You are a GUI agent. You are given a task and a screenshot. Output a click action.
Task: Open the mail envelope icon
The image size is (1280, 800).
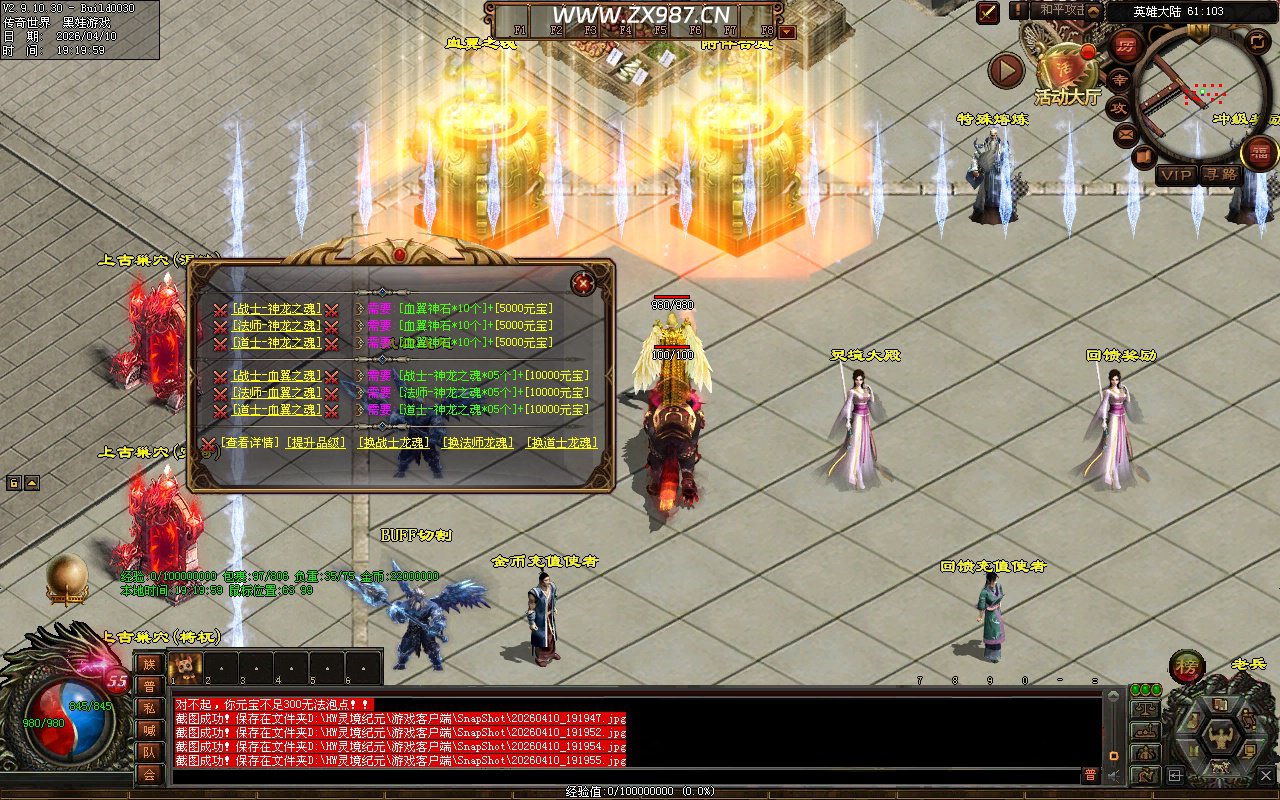pyautogui.click(x=1126, y=133)
